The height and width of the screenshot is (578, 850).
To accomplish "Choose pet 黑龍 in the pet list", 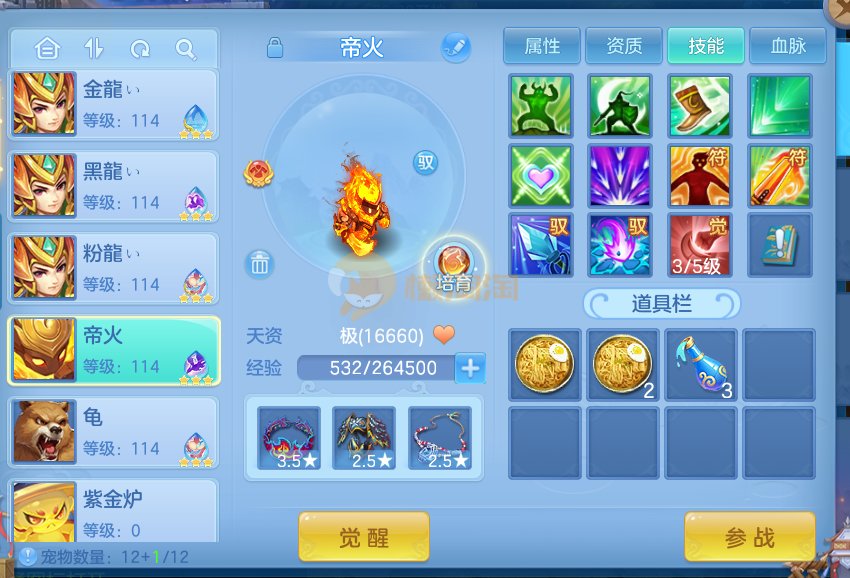I will point(113,186).
